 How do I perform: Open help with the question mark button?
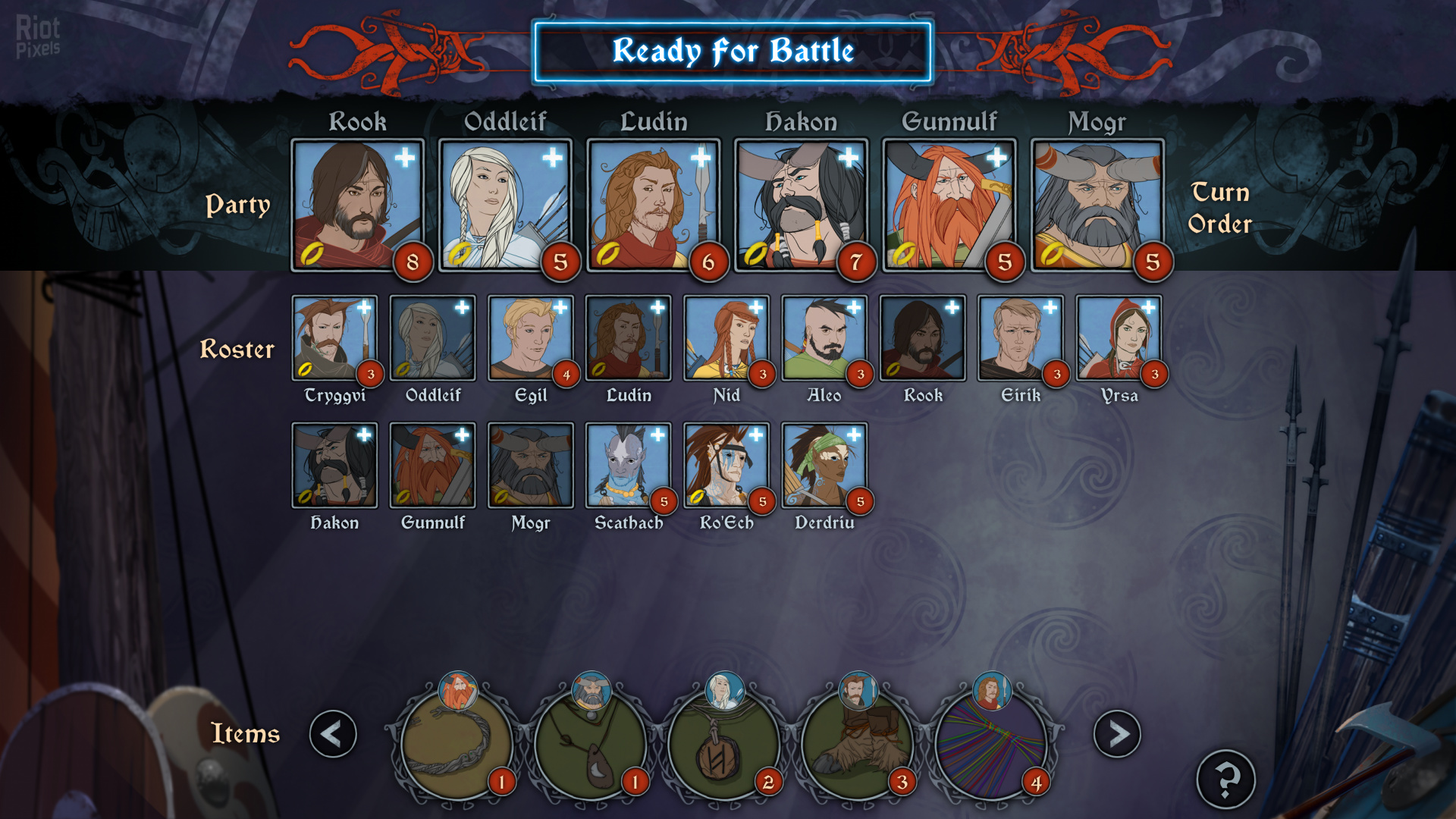pyautogui.click(x=1225, y=779)
